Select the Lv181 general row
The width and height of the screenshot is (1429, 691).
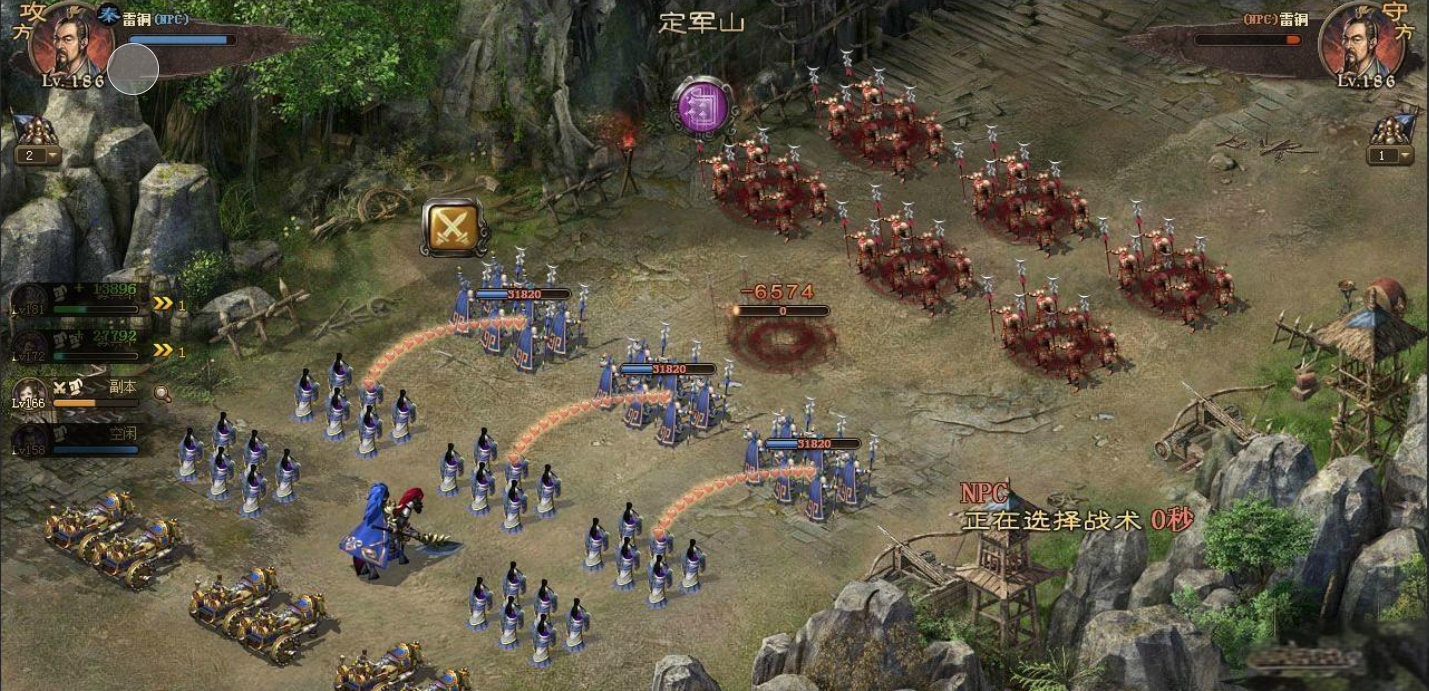point(80,300)
